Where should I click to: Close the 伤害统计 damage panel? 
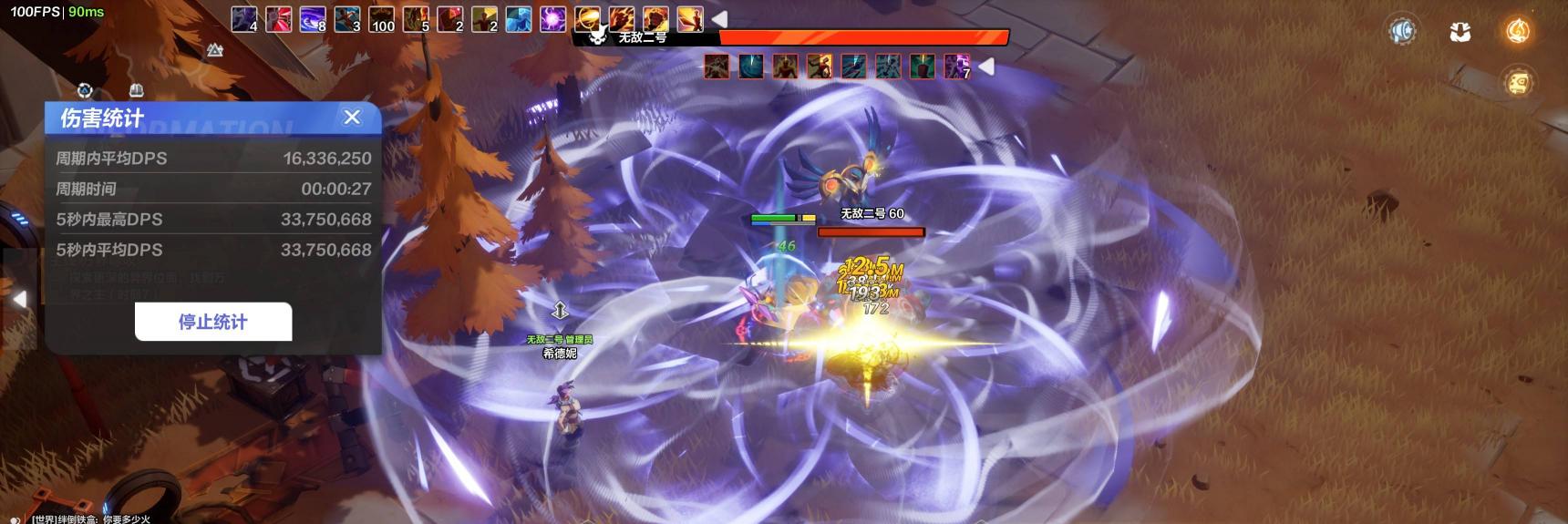tap(352, 117)
